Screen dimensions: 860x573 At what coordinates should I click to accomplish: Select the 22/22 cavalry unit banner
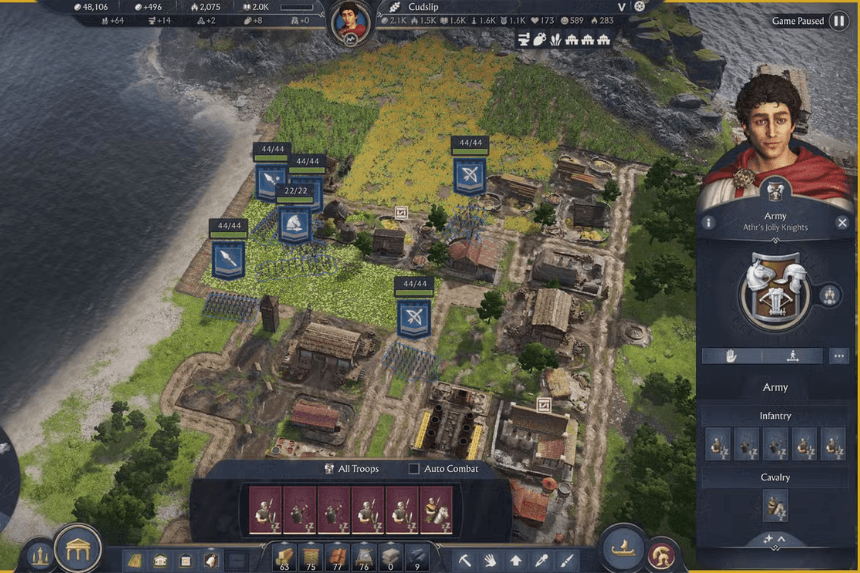click(295, 222)
